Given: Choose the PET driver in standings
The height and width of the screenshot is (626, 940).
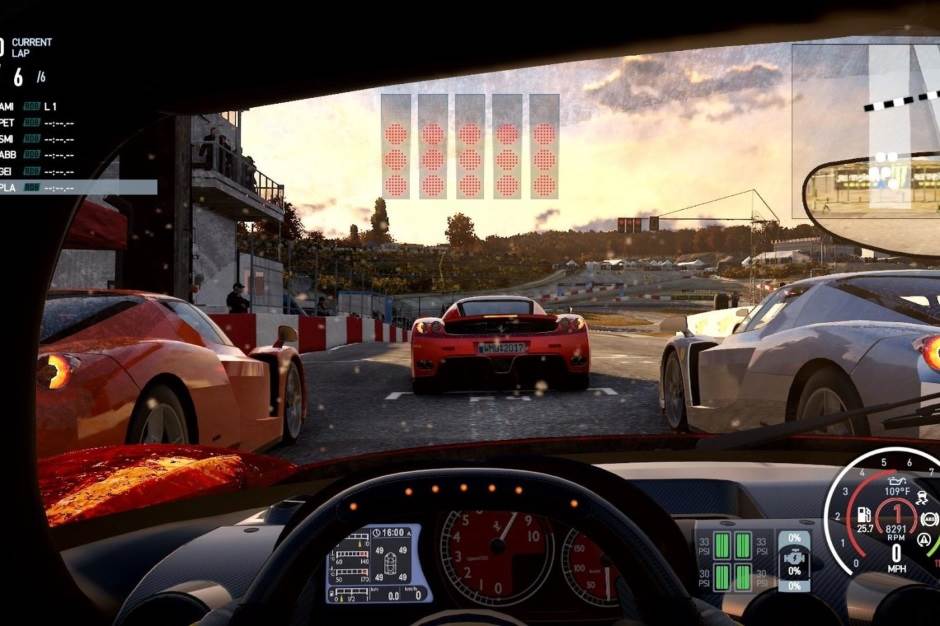Looking at the screenshot, I should [x=40, y=123].
